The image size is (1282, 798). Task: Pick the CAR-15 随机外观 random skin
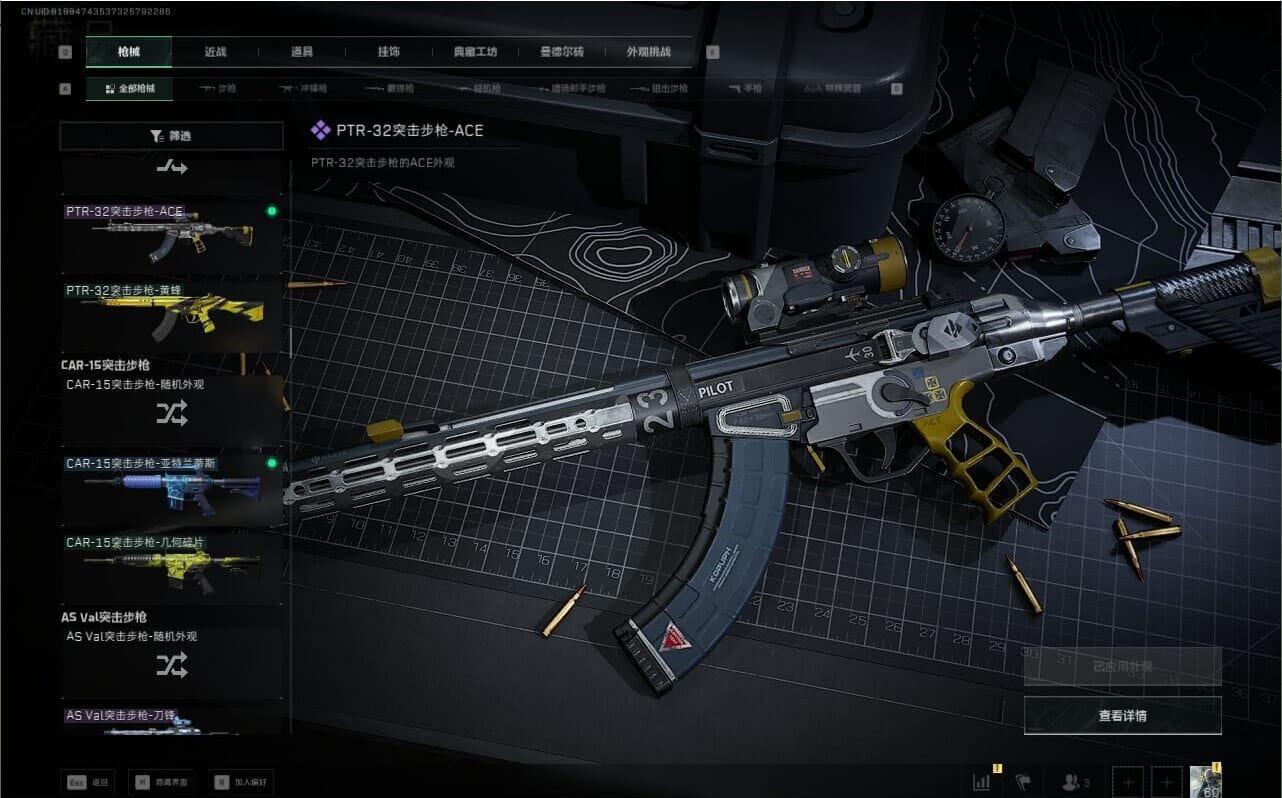171,410
